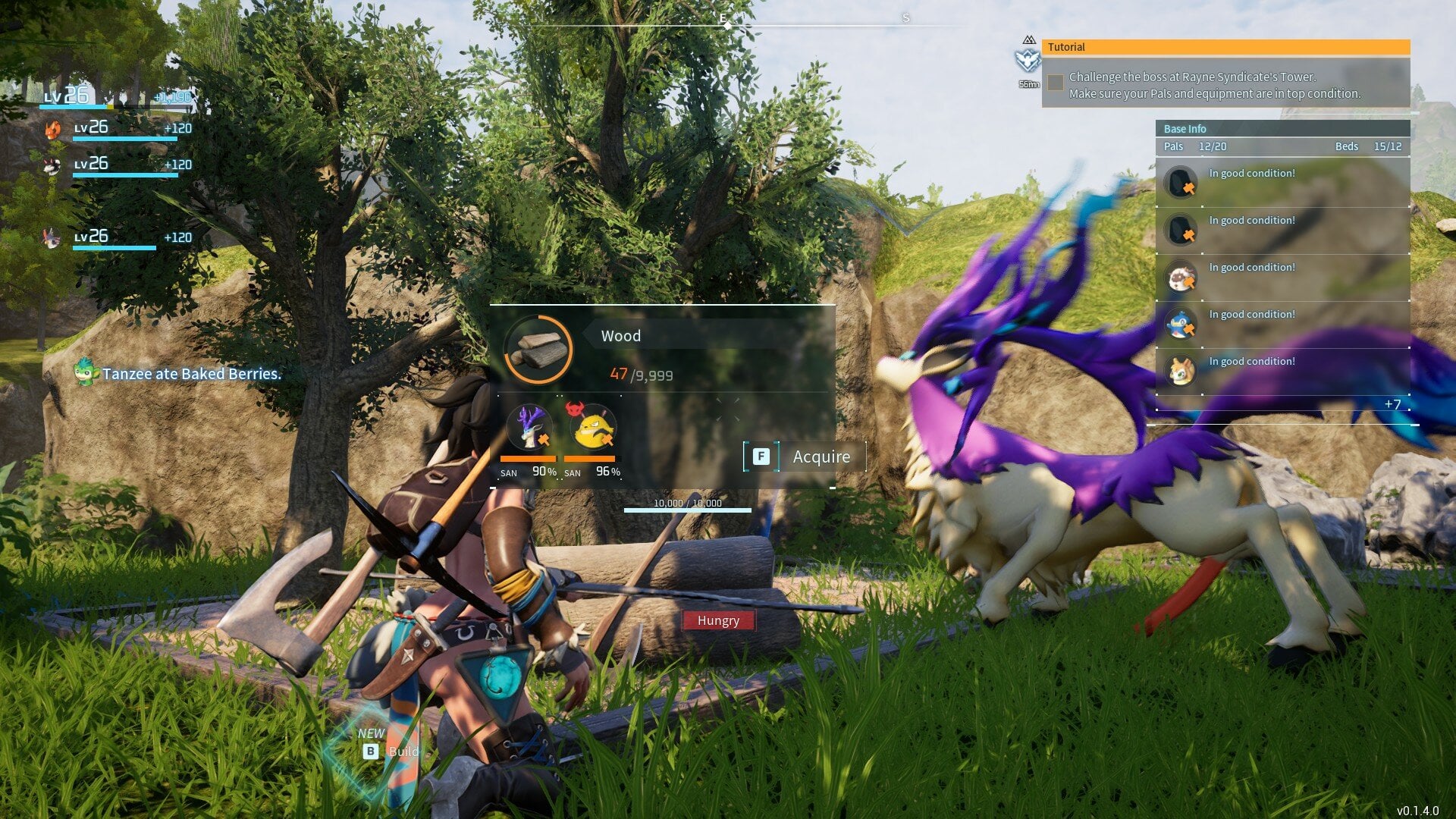
Task: Open the Tutorial objective tracker header
Action: point(1225,47)
